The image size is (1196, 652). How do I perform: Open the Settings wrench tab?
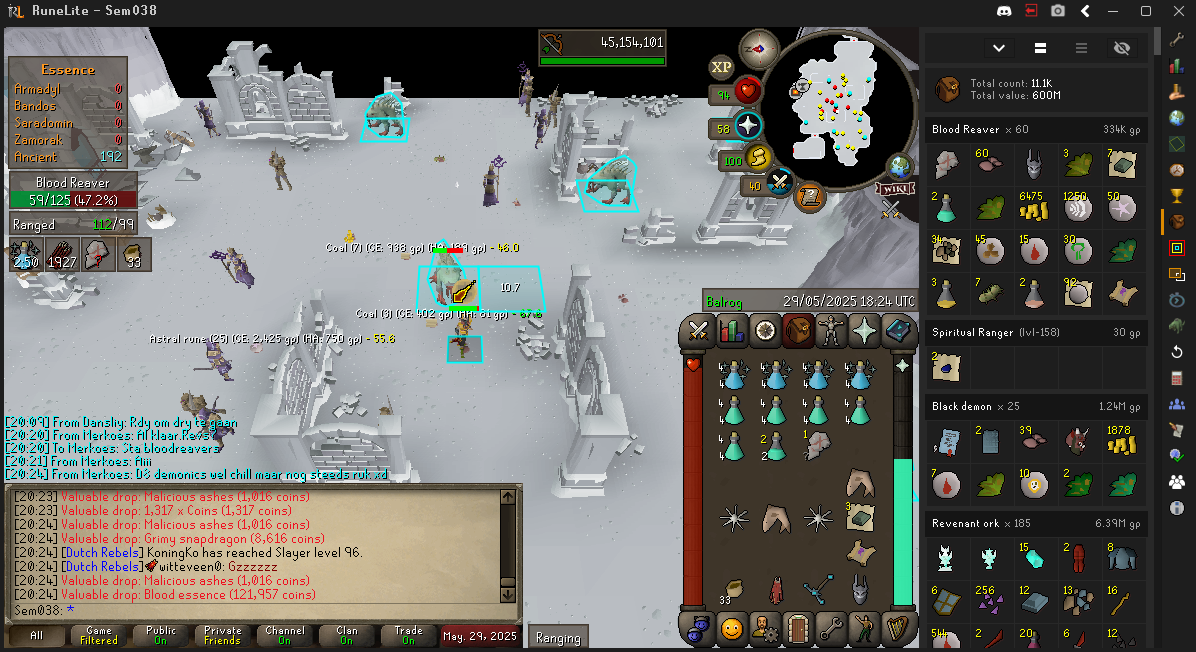pos(831,628)
